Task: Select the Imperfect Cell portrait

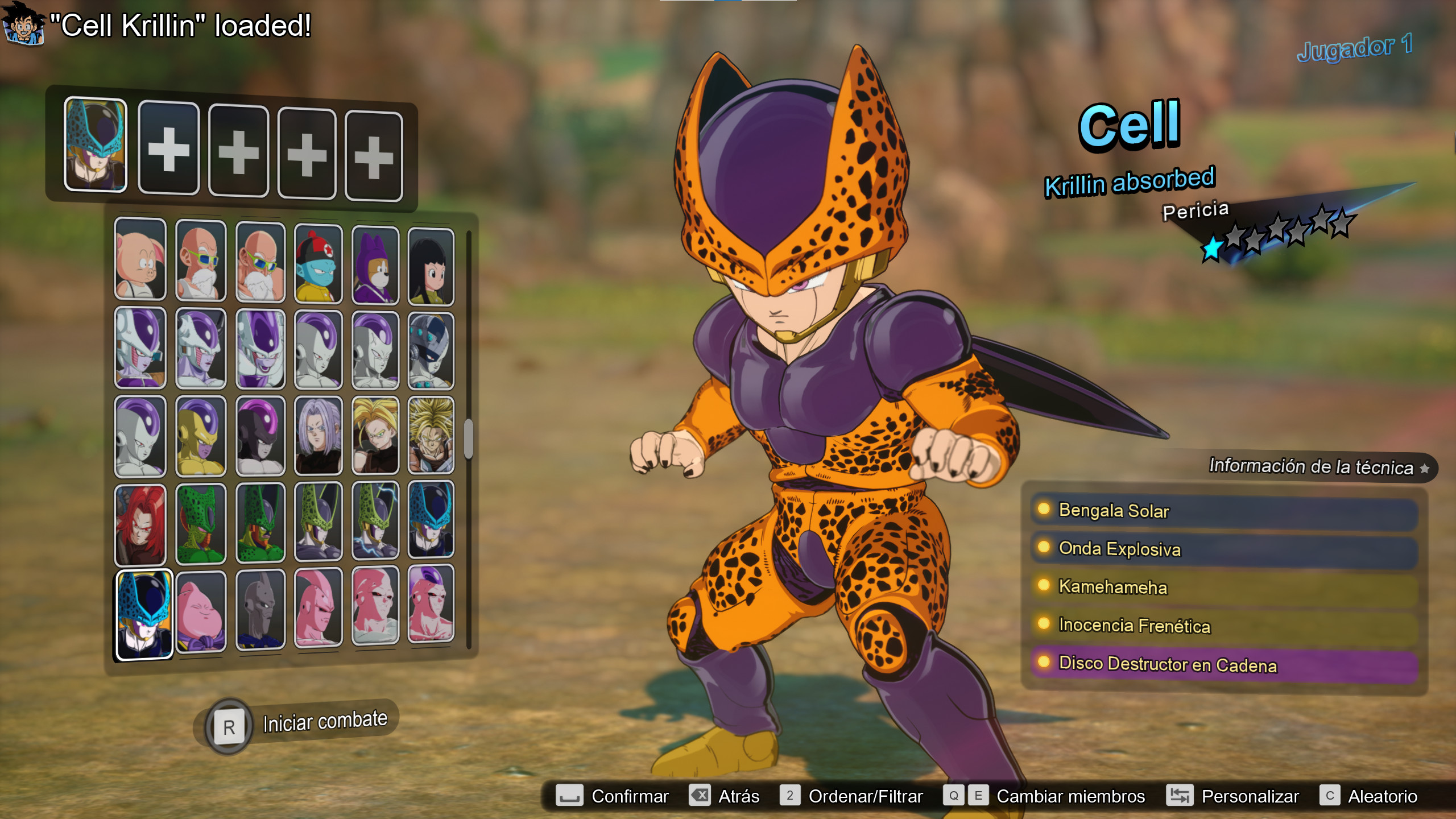Action: (202, 523)
